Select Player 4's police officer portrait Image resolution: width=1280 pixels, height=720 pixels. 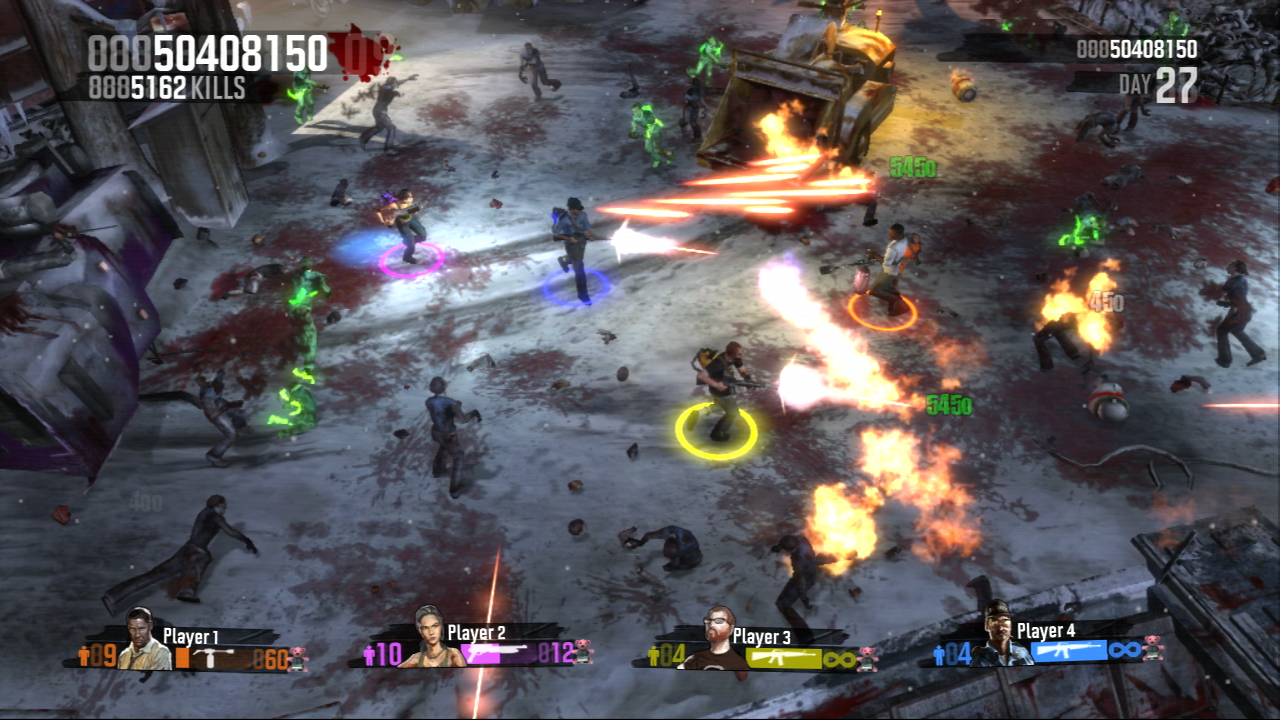coord(1000,635)
